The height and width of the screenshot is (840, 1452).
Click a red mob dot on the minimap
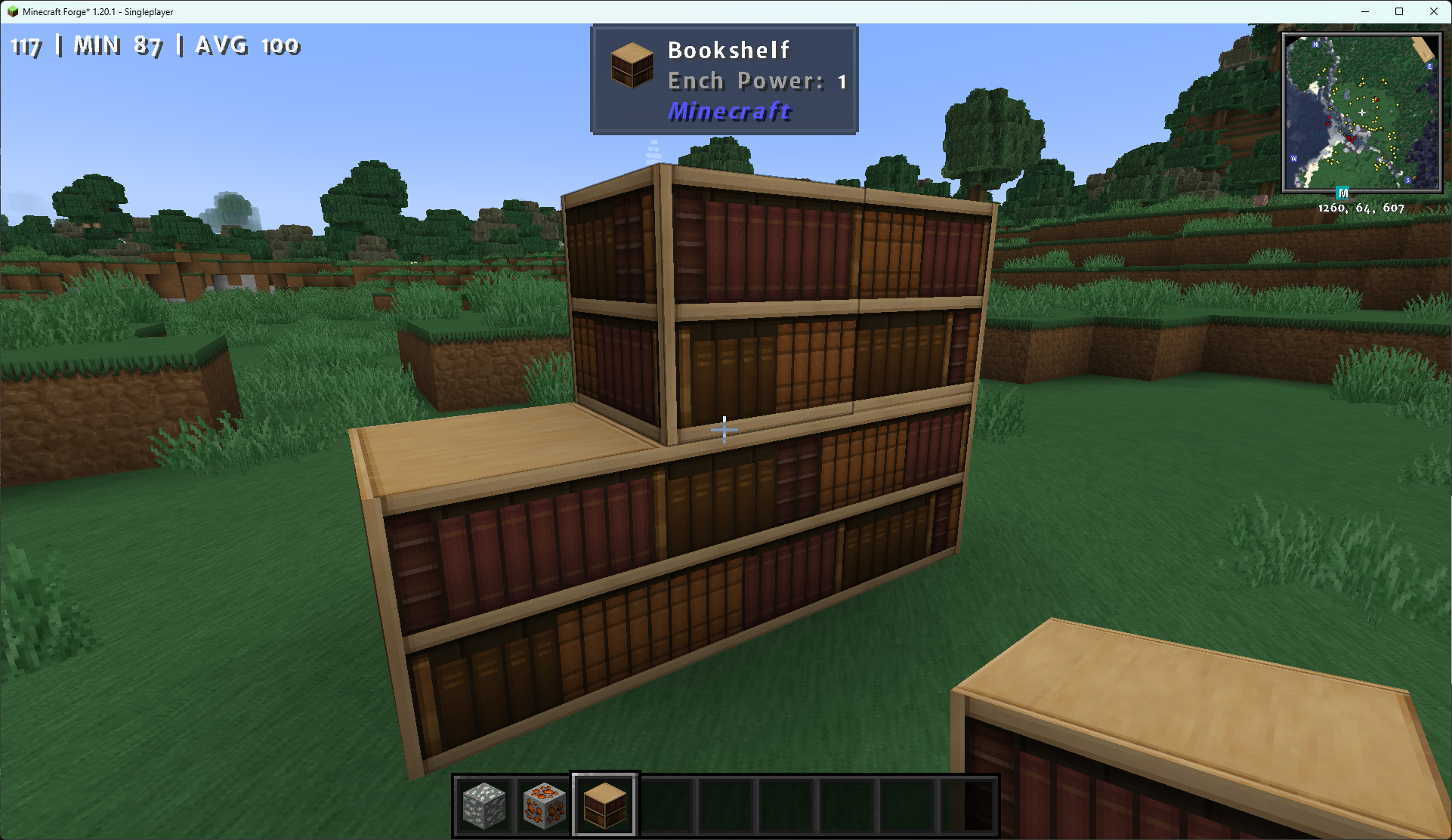1377,100
